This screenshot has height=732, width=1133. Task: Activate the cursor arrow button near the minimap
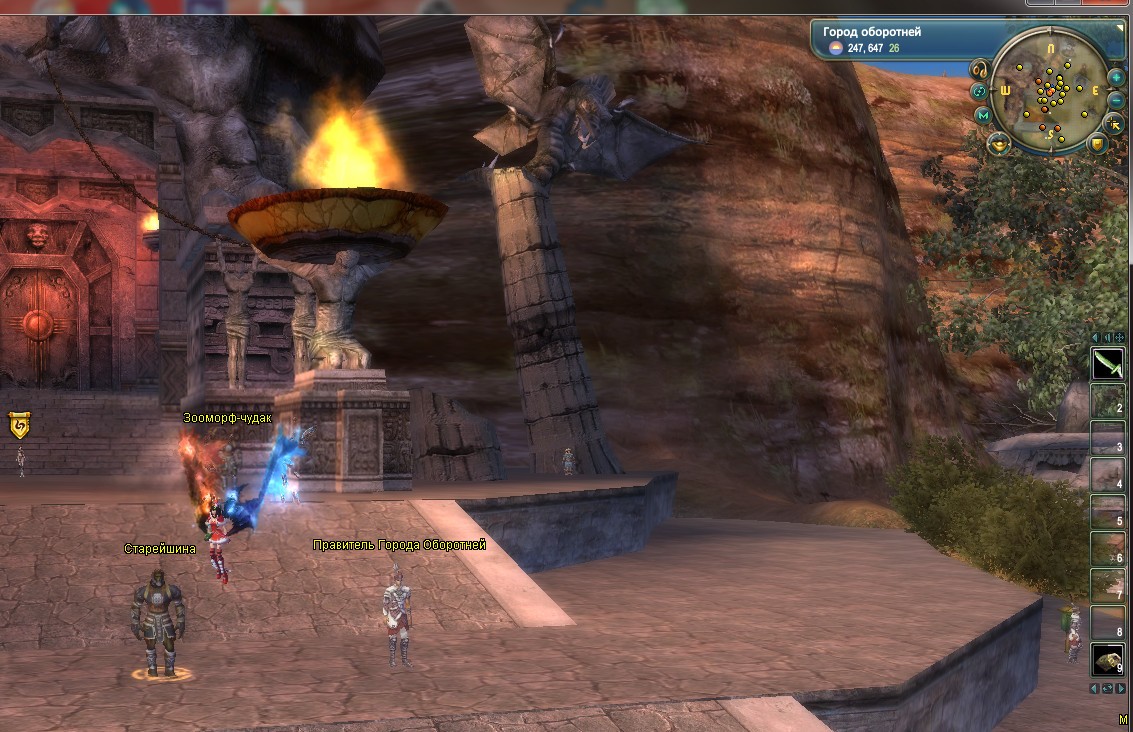[1116, 123]
